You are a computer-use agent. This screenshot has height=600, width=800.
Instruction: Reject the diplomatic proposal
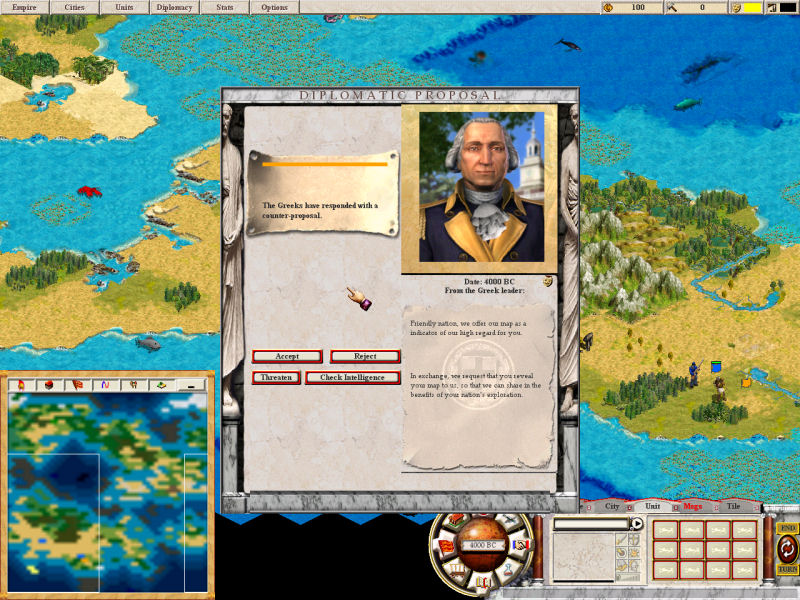365,356
